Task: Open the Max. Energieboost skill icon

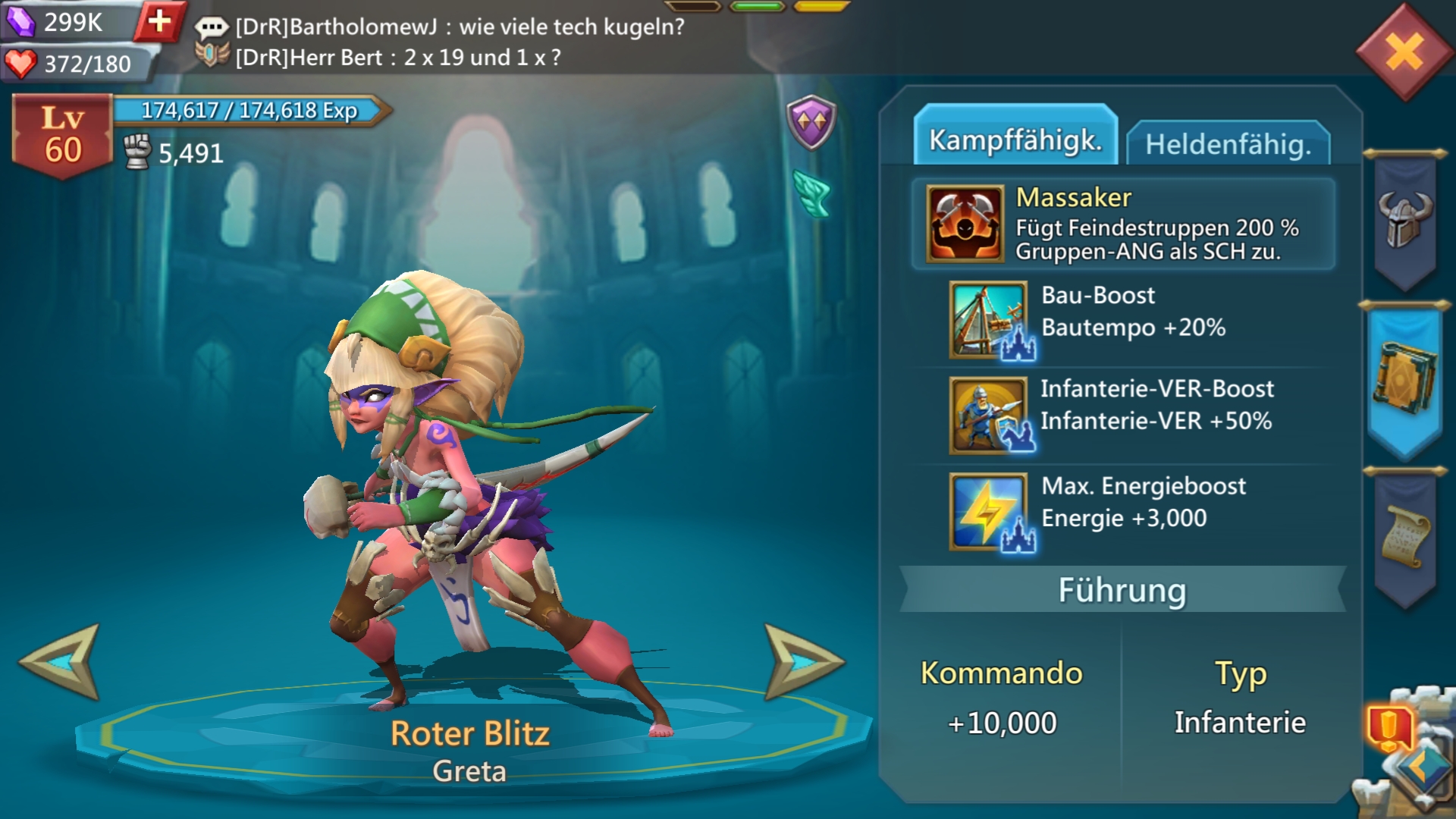Action: pyautogui.click(x=989, y=512)
